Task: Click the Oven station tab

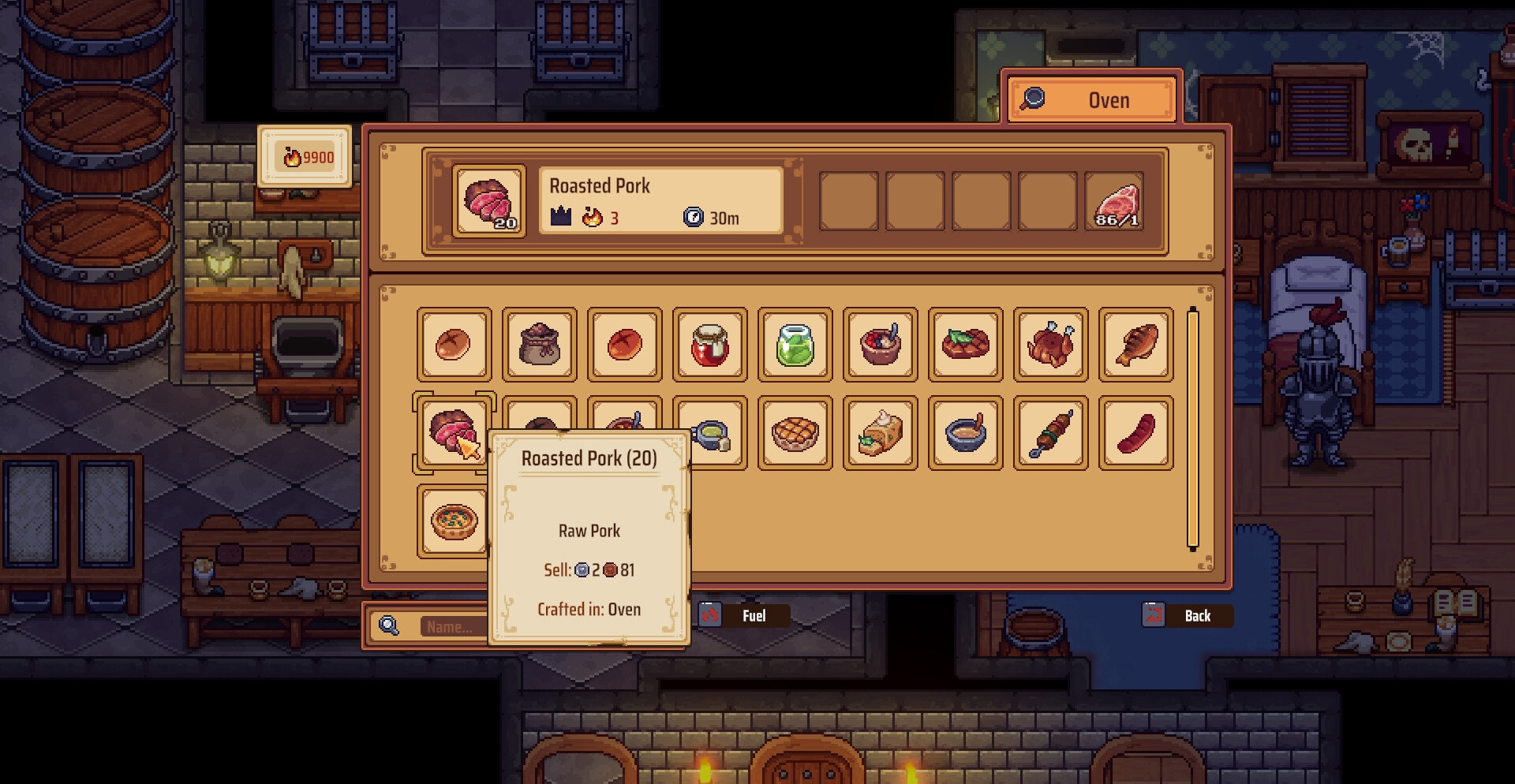Action: [1093, 99]
